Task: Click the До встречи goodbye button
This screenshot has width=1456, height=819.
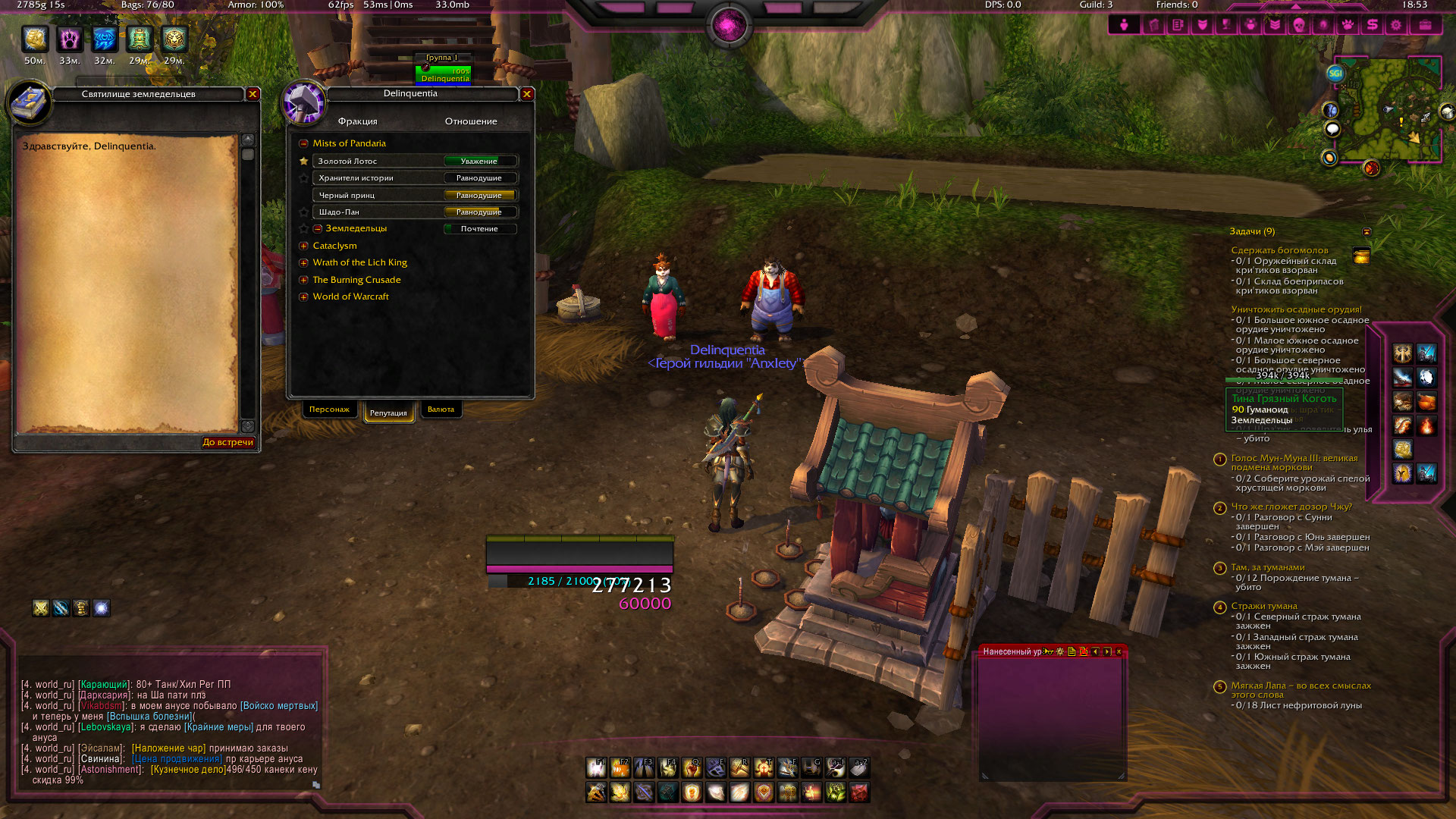Action: pos(227,442)
